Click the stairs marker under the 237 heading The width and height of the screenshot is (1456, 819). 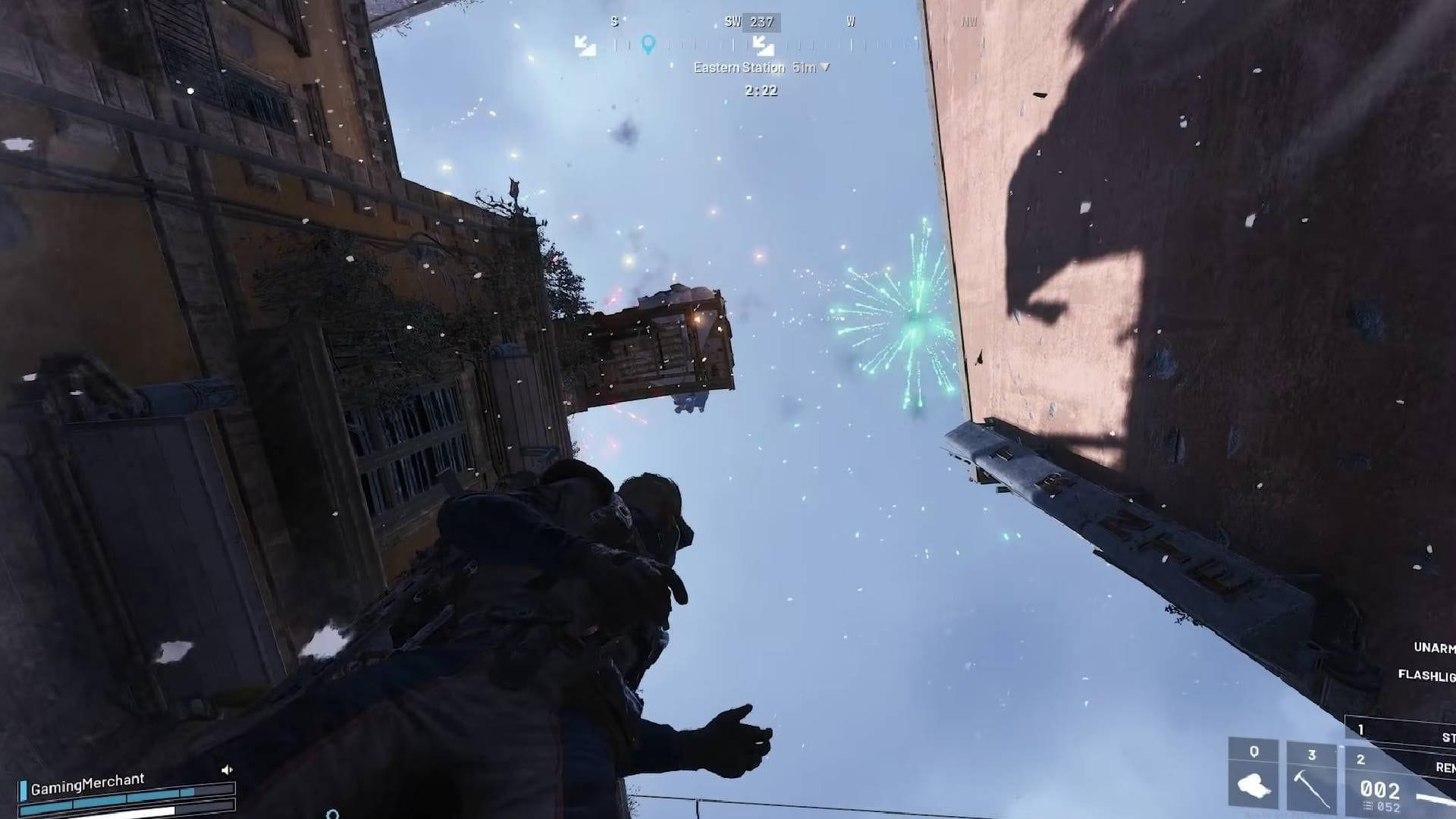pyautogui.click(x=763, y=46)
